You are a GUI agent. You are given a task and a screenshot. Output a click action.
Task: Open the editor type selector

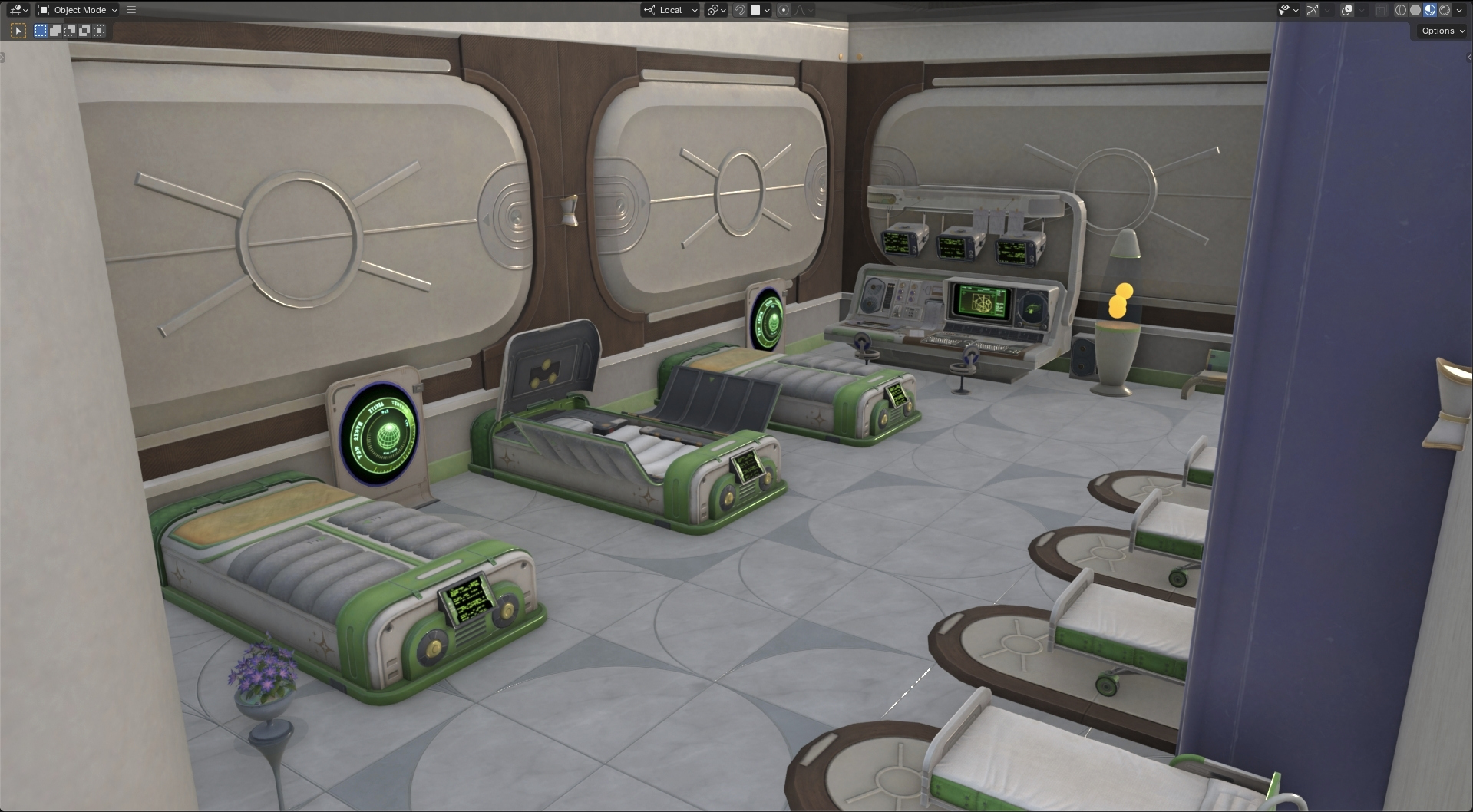[18, 10]
